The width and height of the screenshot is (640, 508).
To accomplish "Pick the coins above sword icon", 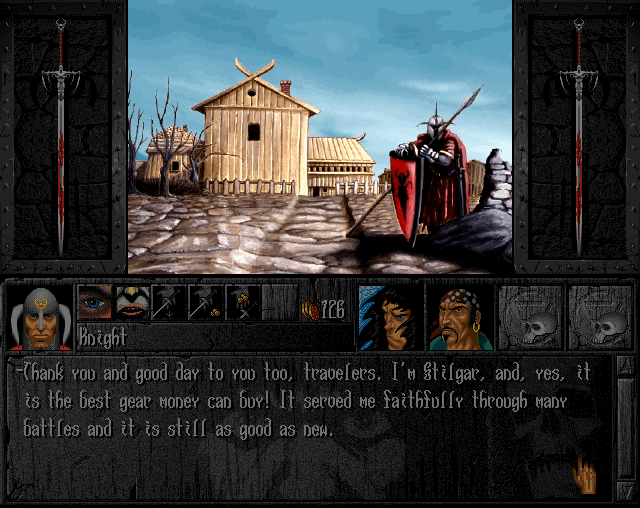I will (x=243, y=302).
